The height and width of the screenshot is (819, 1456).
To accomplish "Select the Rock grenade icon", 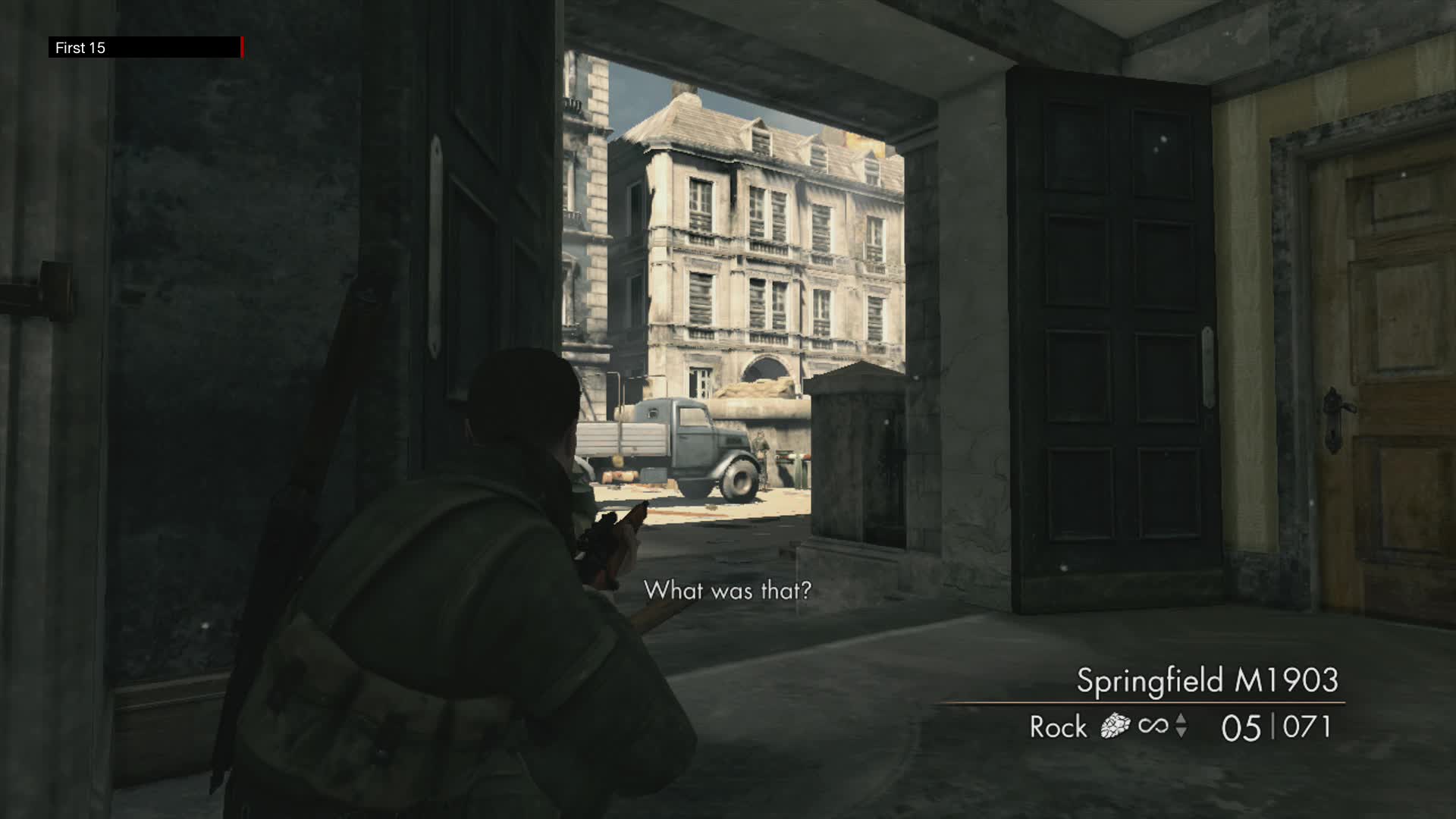I will tap(1115, 726).
